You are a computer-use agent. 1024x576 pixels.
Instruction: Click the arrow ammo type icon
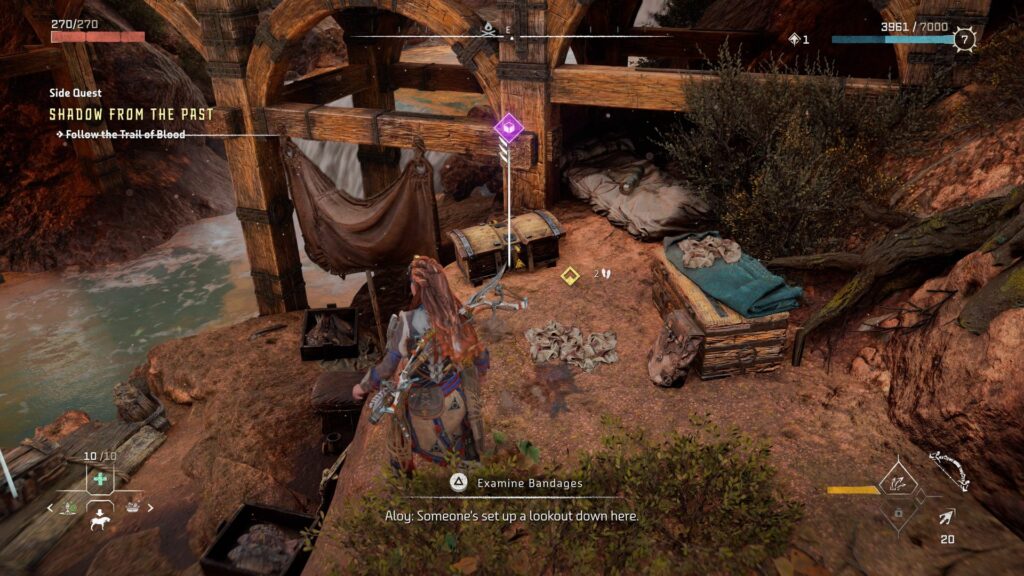(x=946, y=518)
